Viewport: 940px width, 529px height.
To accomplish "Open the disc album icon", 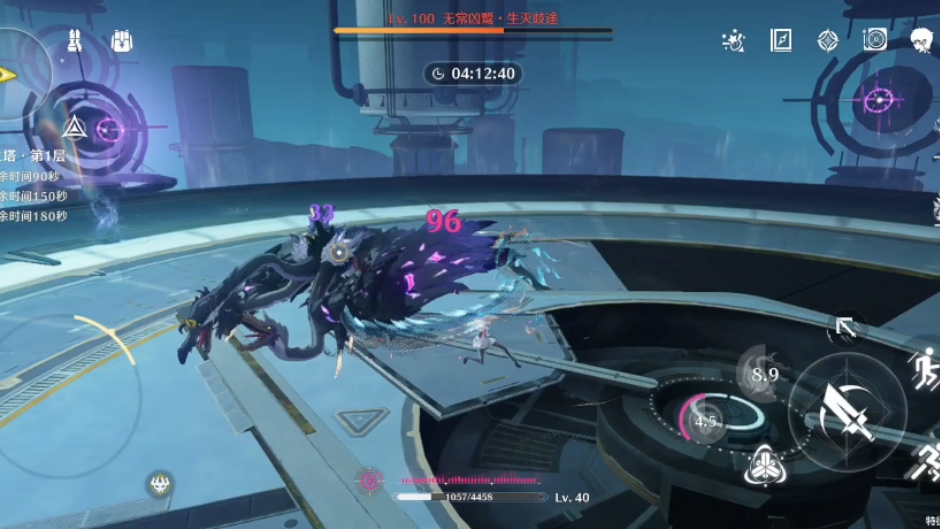I will coord(875,41).
